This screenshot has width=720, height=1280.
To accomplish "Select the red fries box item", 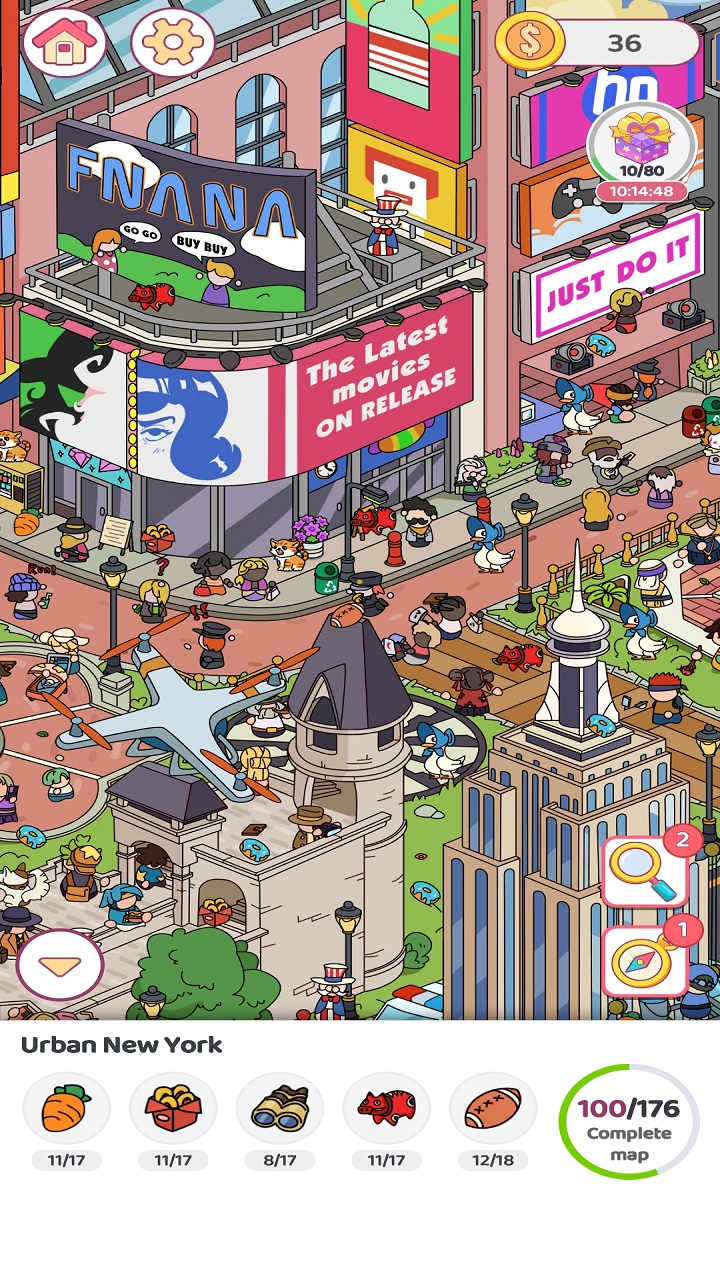I will point(173,1108).
